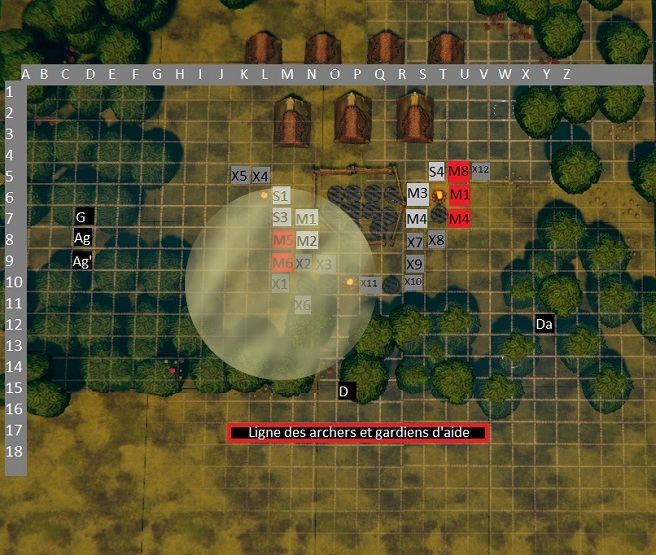Pick the S1 unit token
656x555 pixels.
click(x=281, y=196)
